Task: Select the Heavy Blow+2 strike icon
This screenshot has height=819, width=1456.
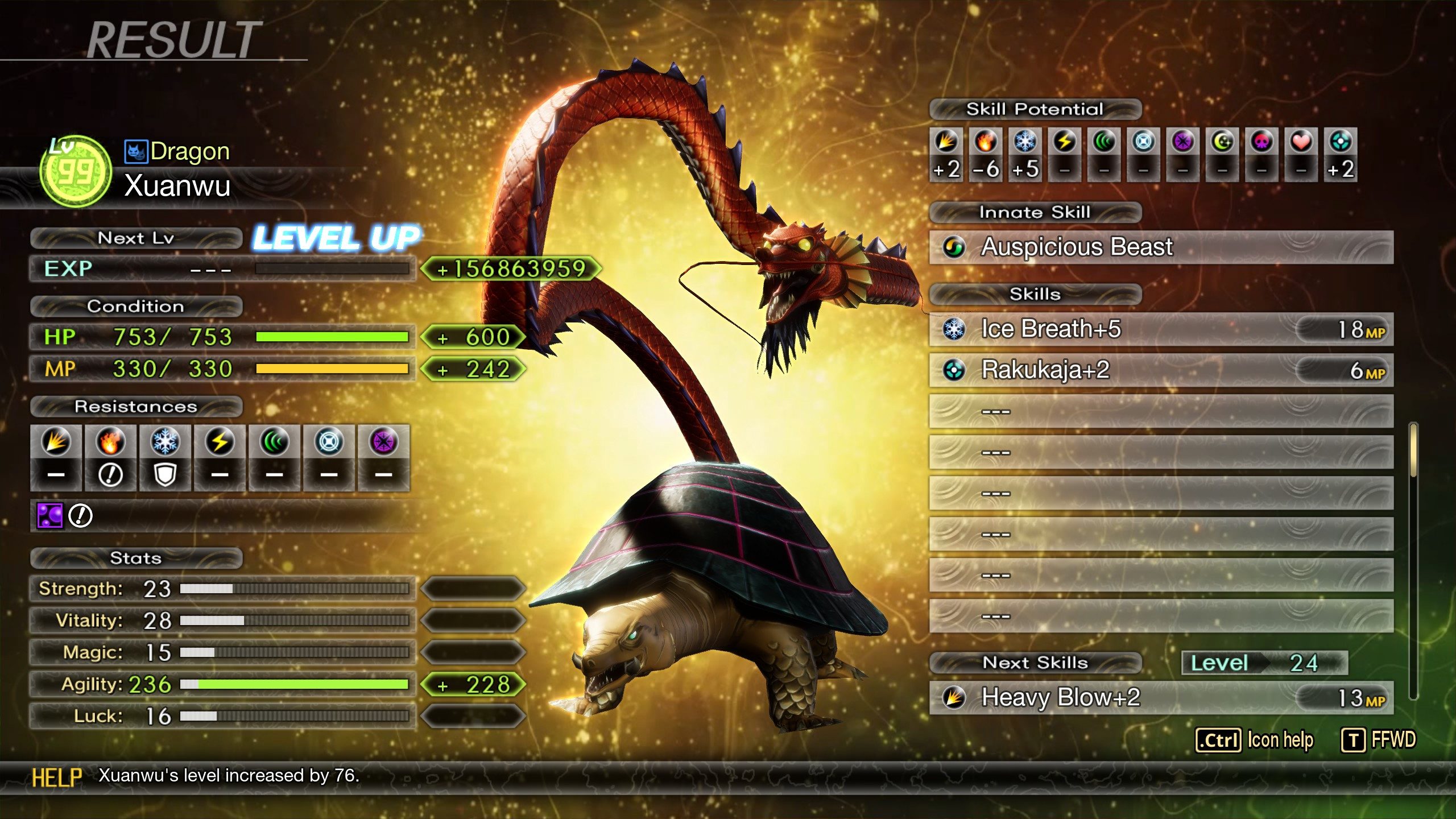Action: tap(954, 697)
